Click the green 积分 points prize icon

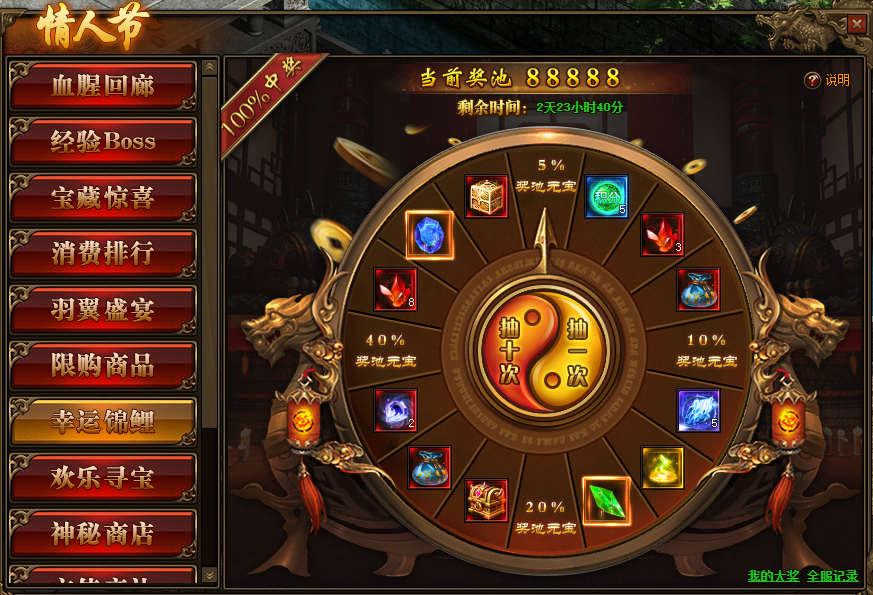(x=606, y=196)
